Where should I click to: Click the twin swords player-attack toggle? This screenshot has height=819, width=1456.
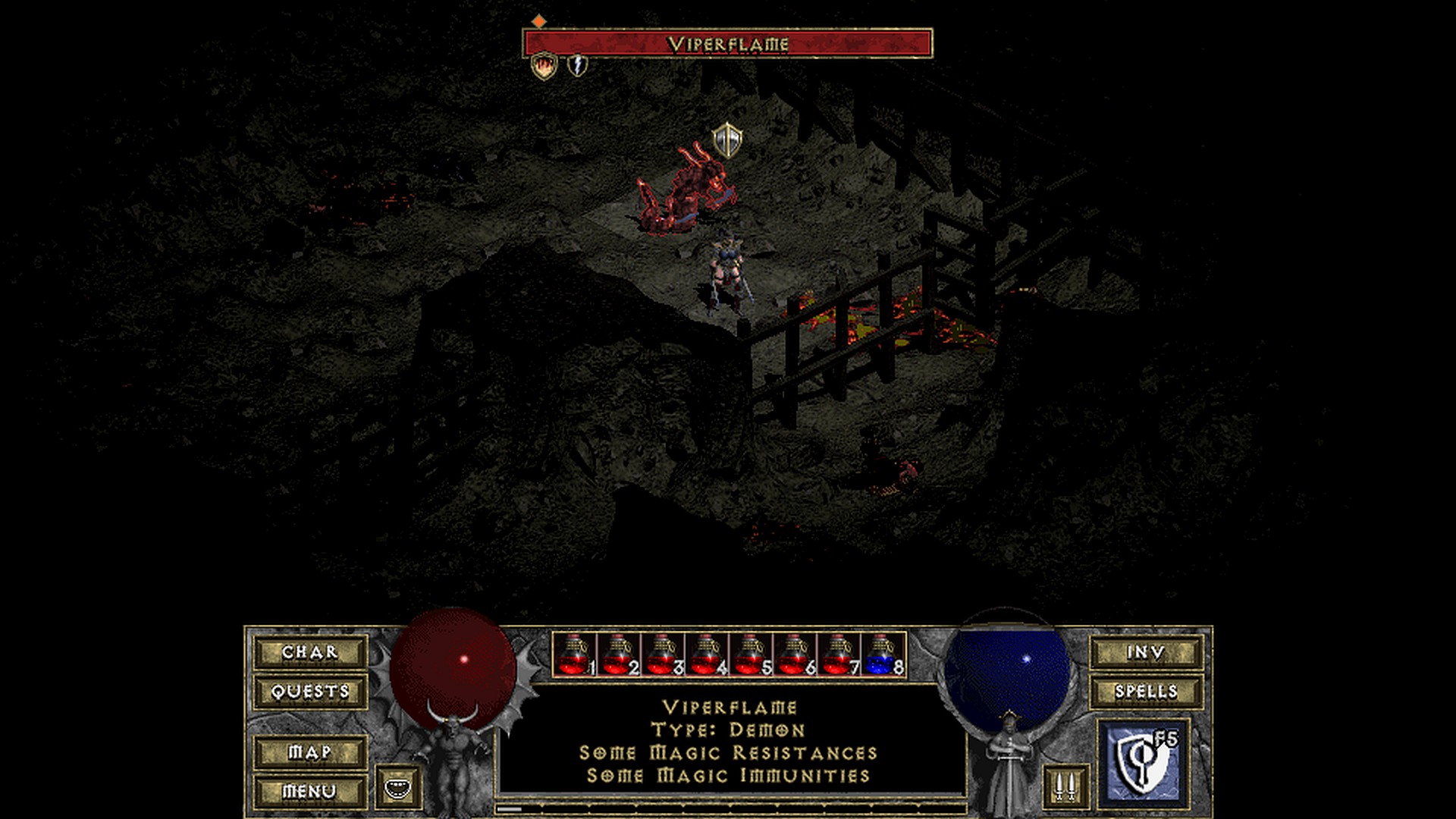coord(1065,786)
